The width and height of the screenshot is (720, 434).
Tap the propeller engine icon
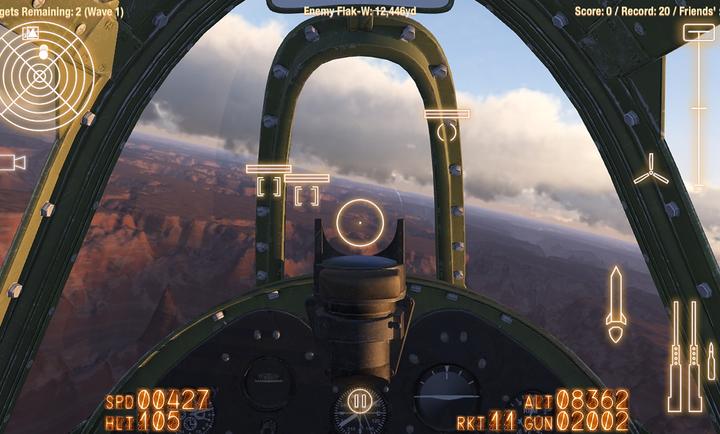651,169
